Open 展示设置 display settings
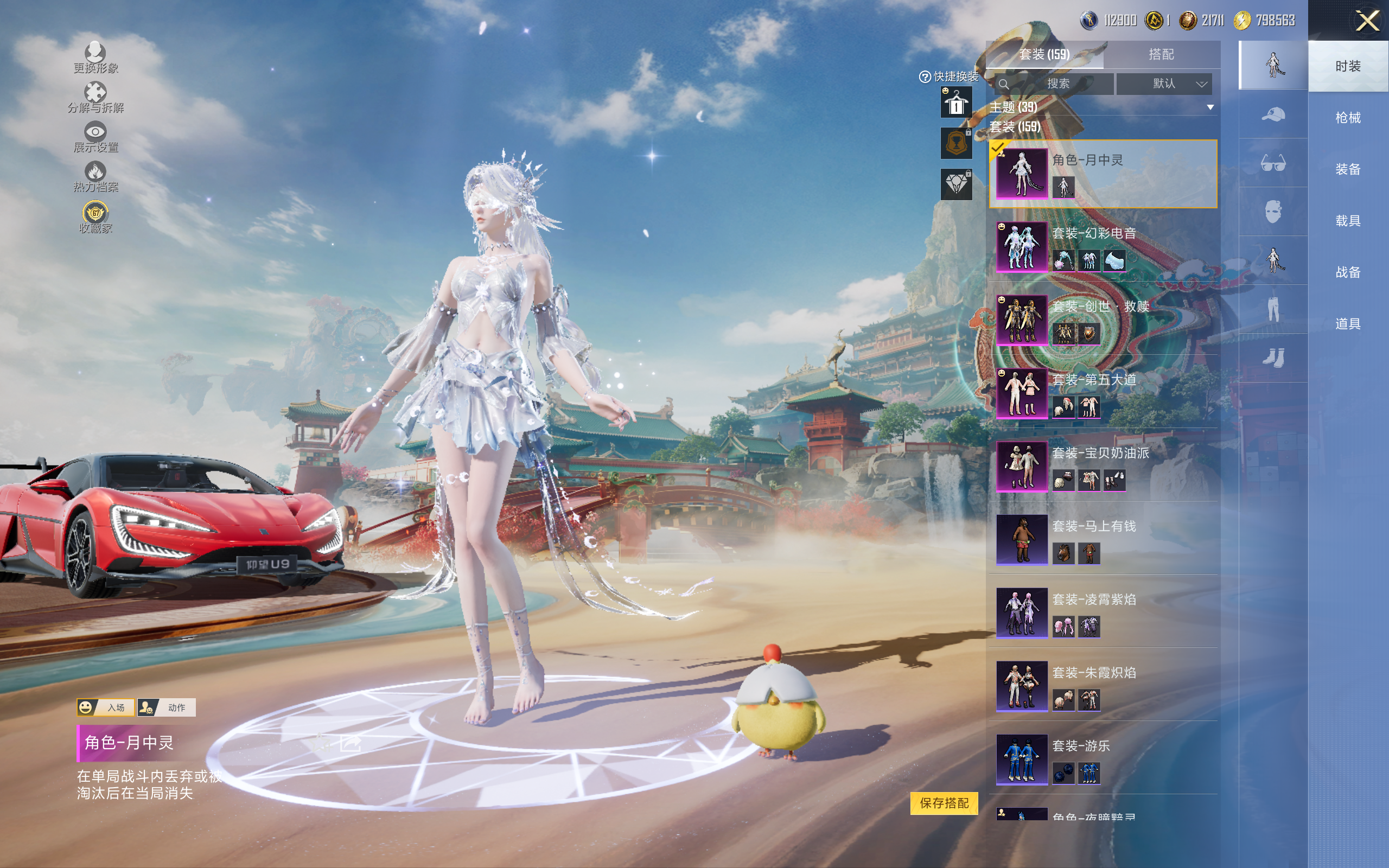This screenshot has height=868, width=1389. [x=95, y=137]
